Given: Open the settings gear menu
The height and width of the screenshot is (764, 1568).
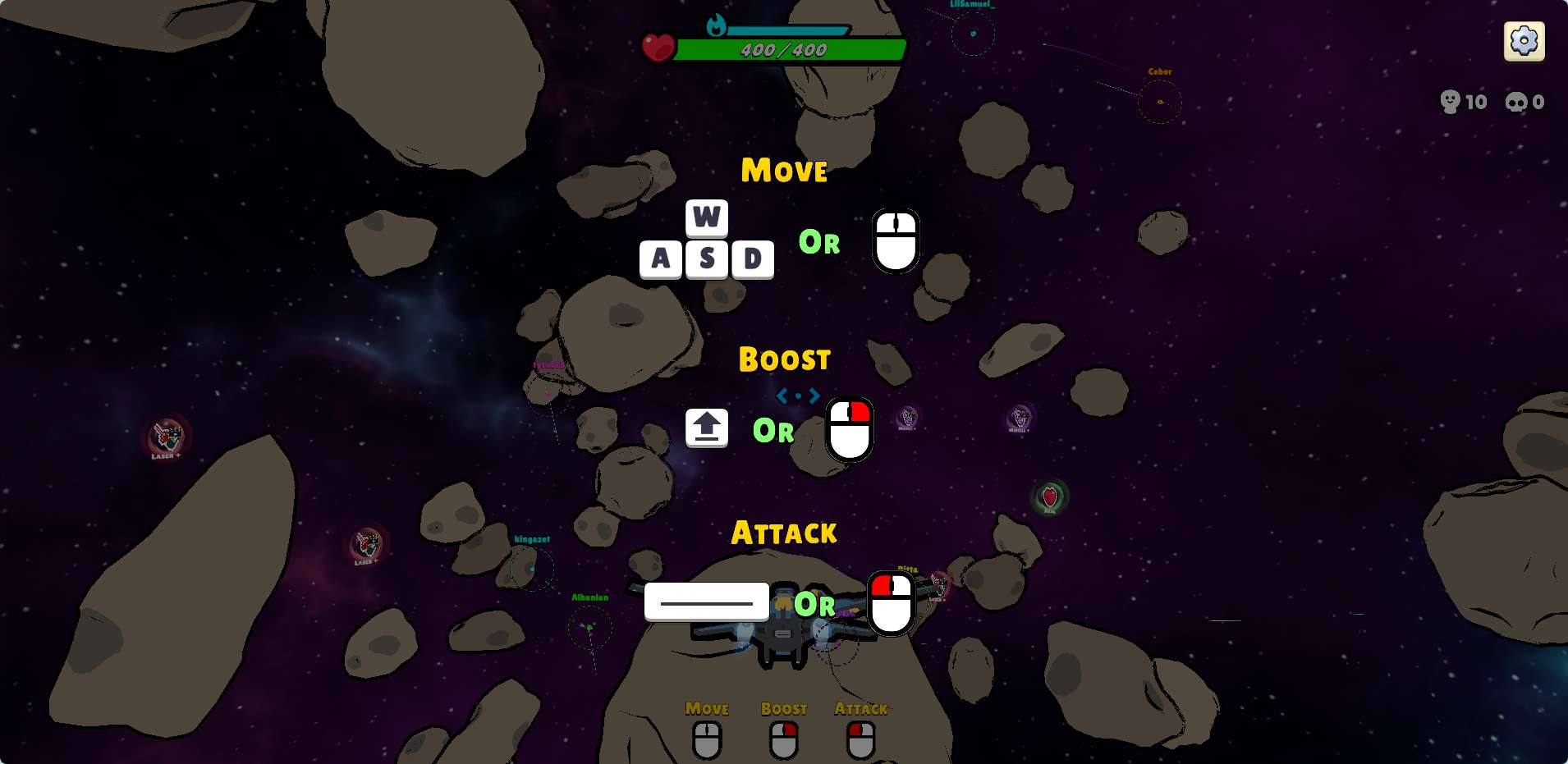Looking at the screenshot, I should [1524, 41].
